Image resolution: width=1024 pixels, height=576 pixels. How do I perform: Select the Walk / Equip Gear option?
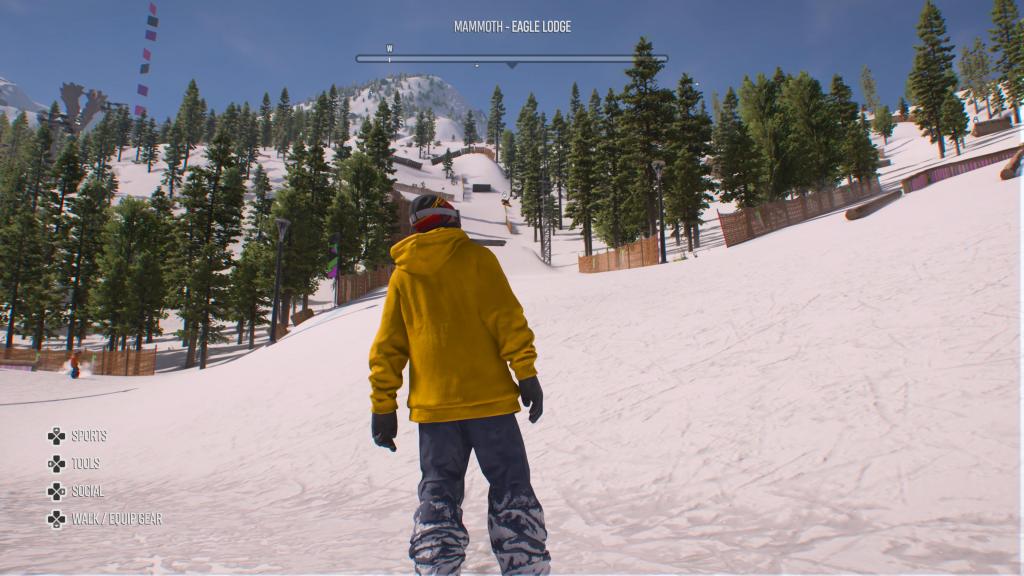tap(105, 519)
